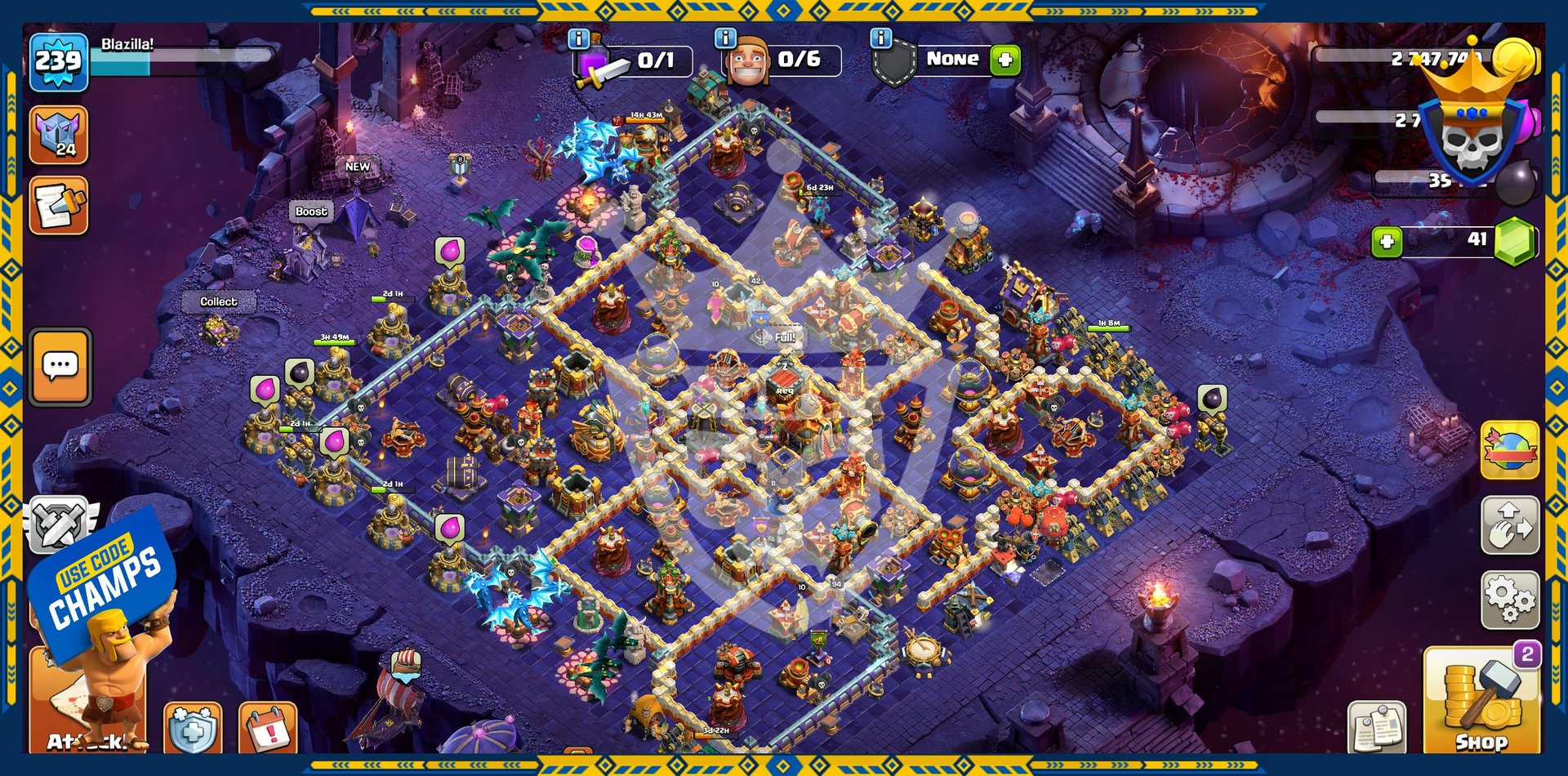Image resolution: width=1568 pixels, height=776 pixels.
Task: Open the Shop
Action: tap(1481, 701)
